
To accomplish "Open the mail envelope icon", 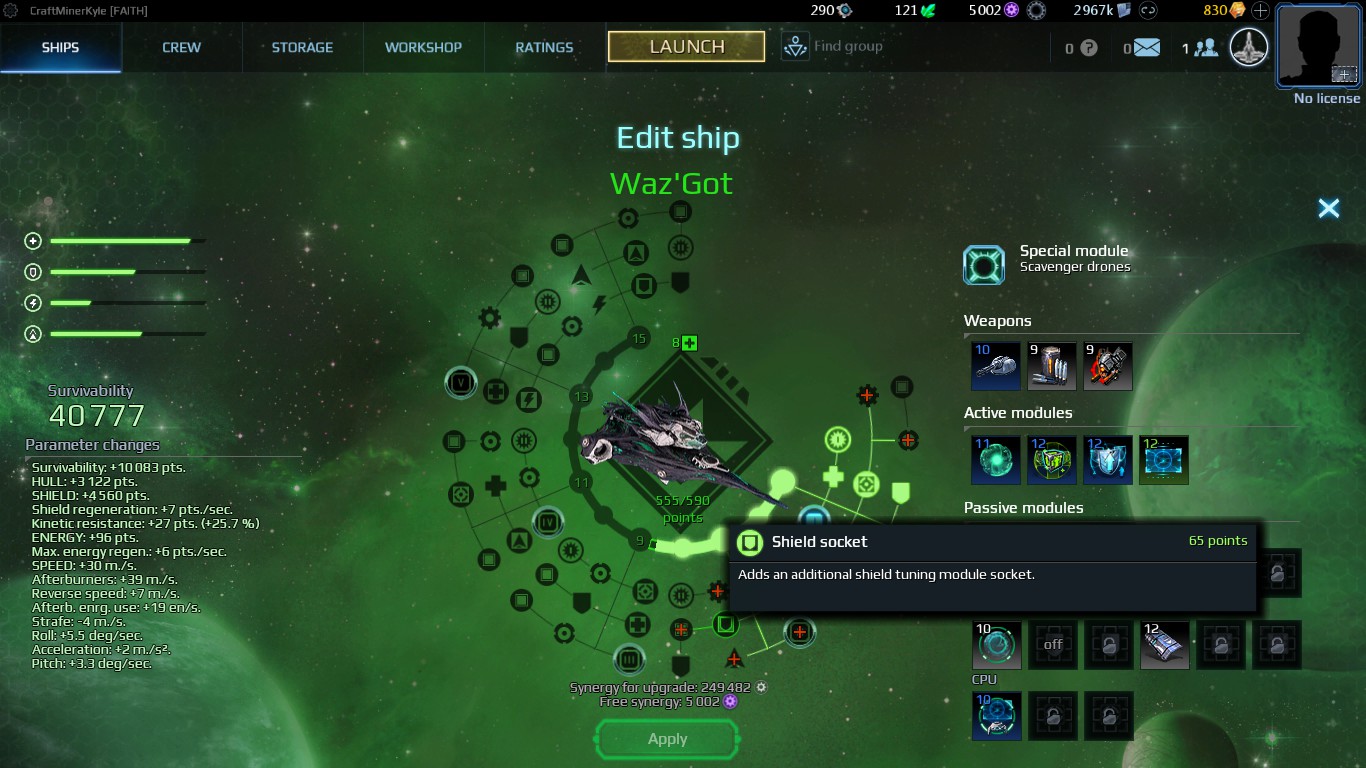I will (1146, 47).
